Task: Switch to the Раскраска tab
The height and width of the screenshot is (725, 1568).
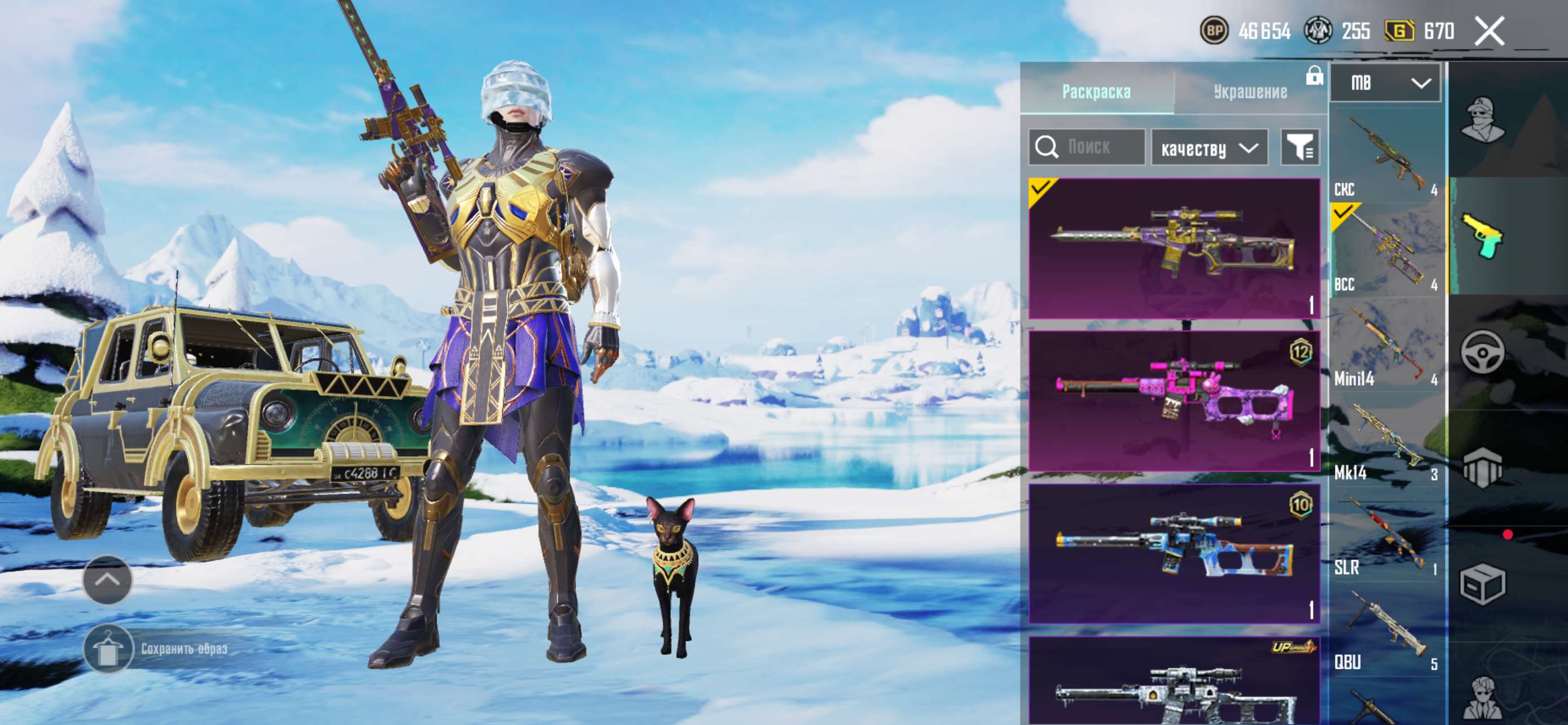Action: [1096, 92]
